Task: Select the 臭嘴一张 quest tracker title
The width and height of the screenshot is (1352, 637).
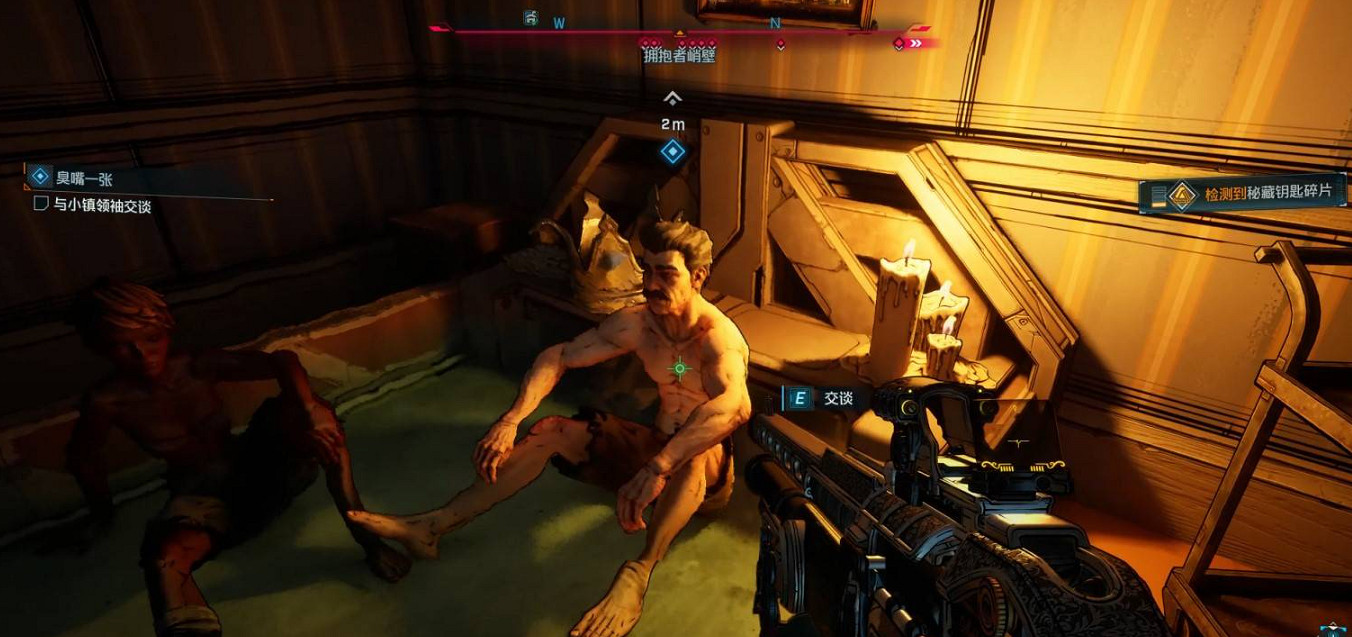Action: [x=84, y=178]
